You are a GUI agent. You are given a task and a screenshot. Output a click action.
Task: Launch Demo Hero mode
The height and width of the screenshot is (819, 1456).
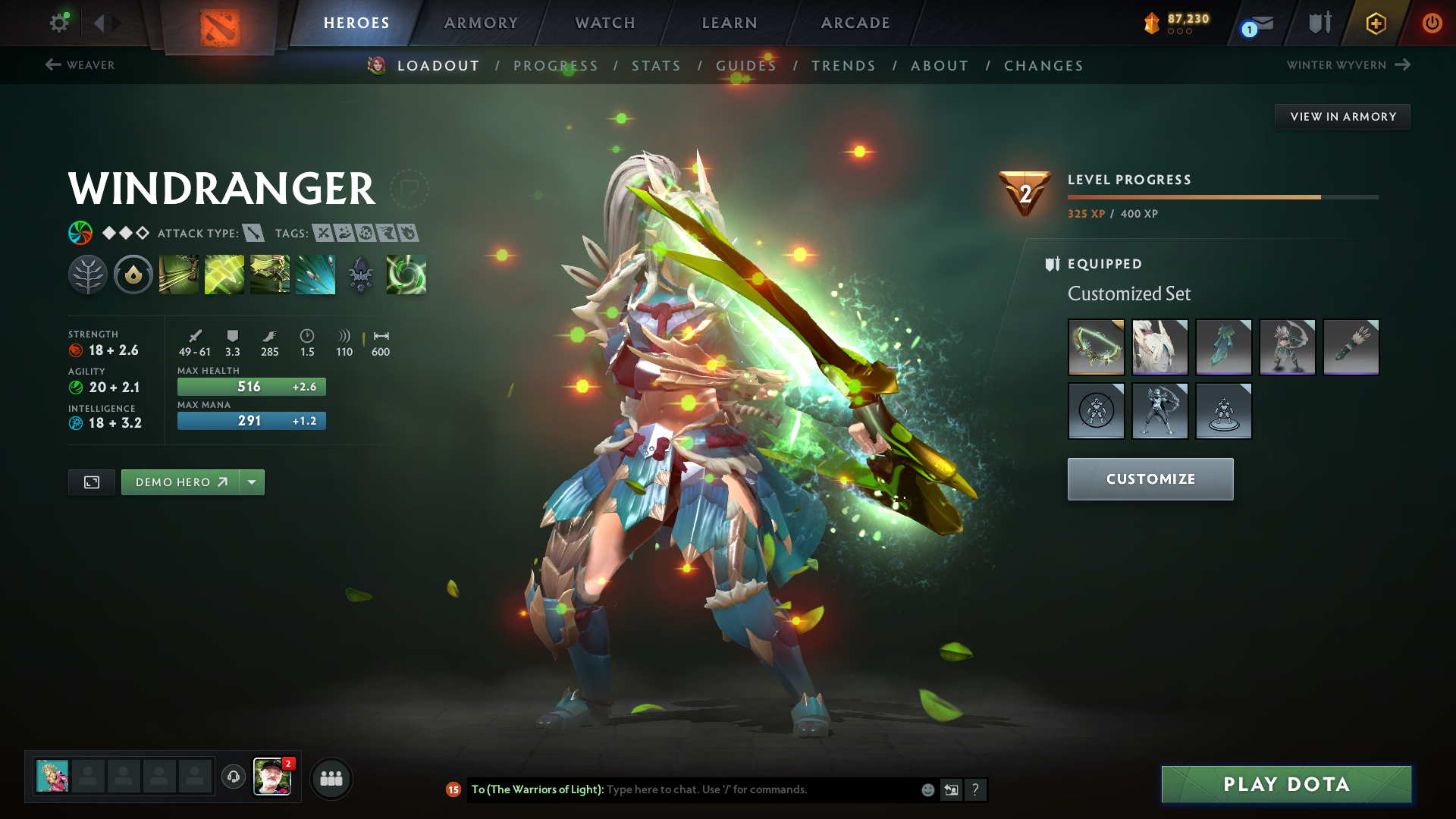pyautogui.click(x=180, y=482)
